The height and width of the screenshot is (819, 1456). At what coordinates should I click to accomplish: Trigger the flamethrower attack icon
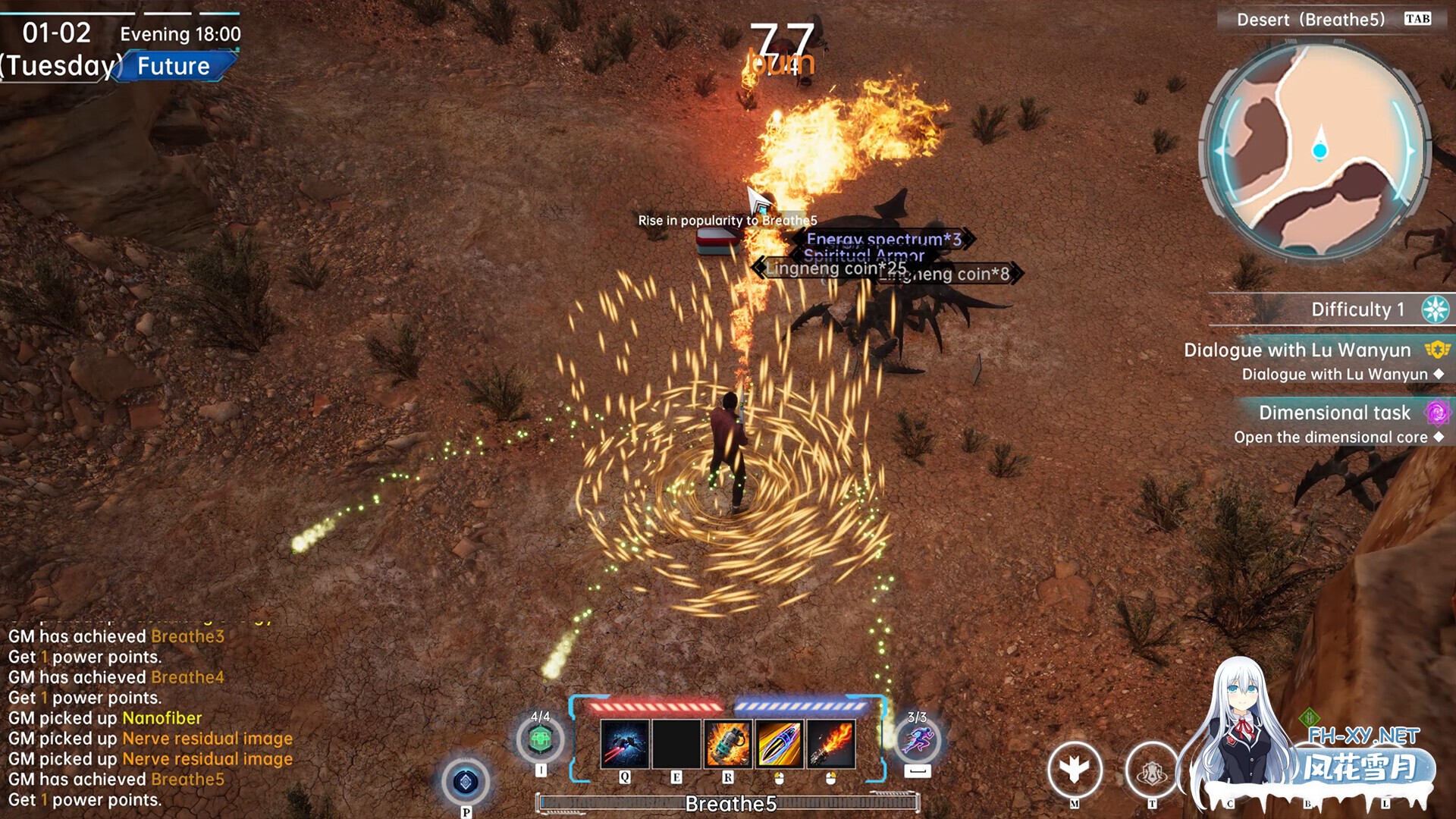coord(831,744)
